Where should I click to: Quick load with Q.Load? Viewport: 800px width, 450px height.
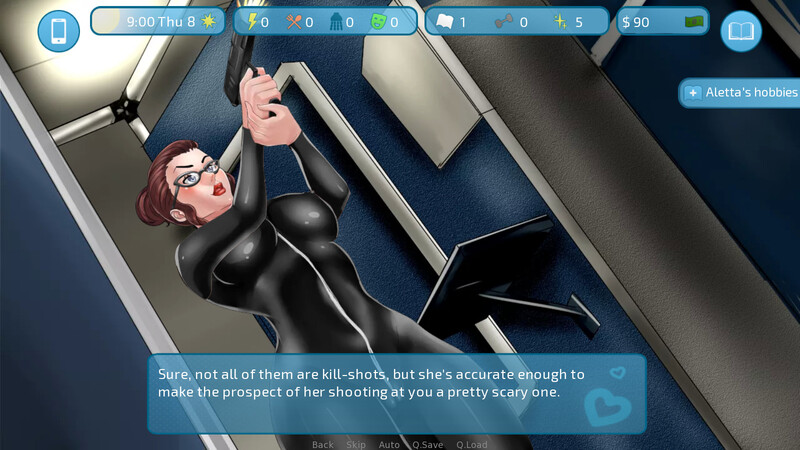click(x=472, y=444)
